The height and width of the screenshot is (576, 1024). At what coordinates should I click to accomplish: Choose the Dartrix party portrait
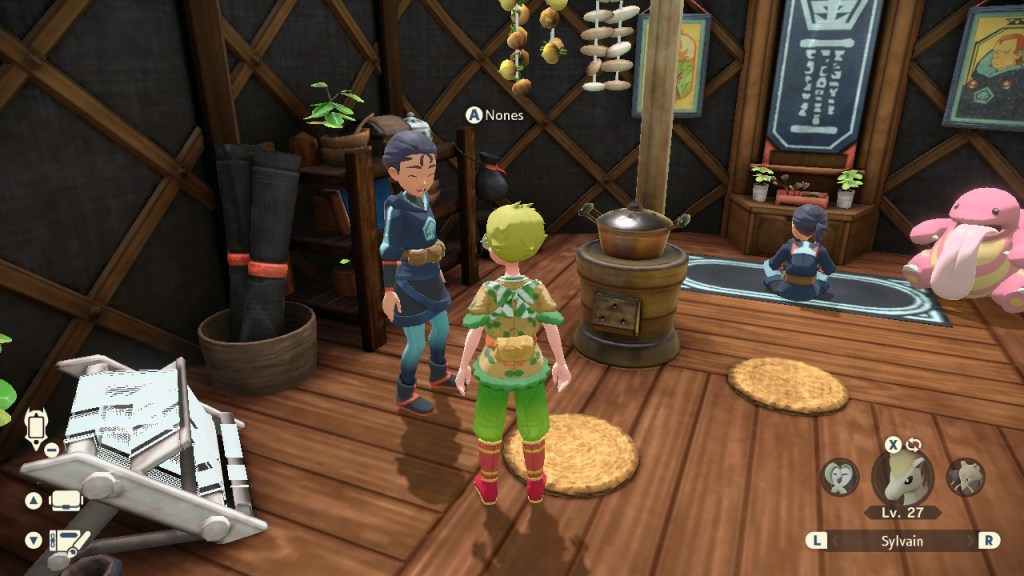(x=841, y=476)
